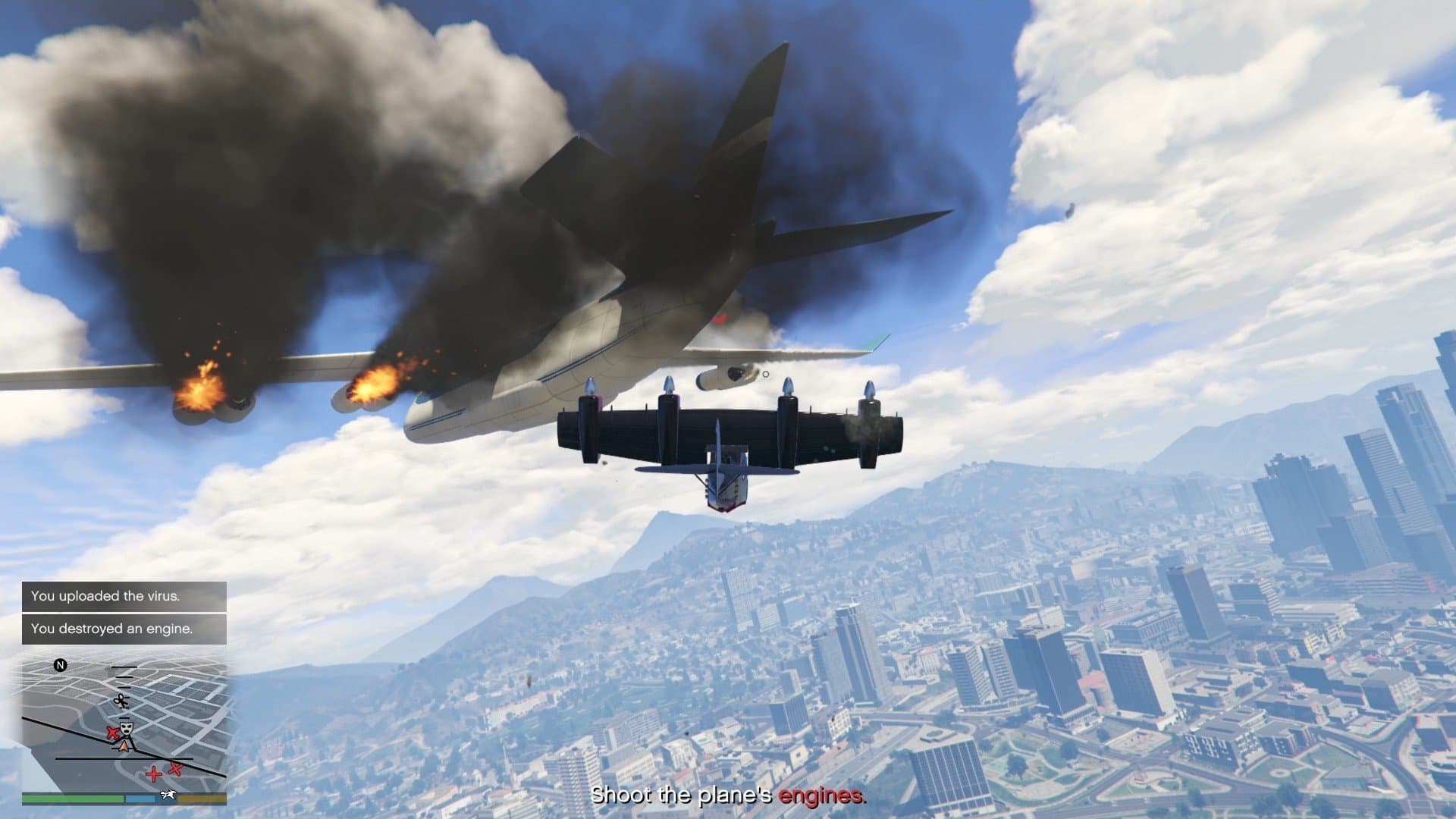
Task: Click the theater mask mission blip
Action: coord(127,729)
